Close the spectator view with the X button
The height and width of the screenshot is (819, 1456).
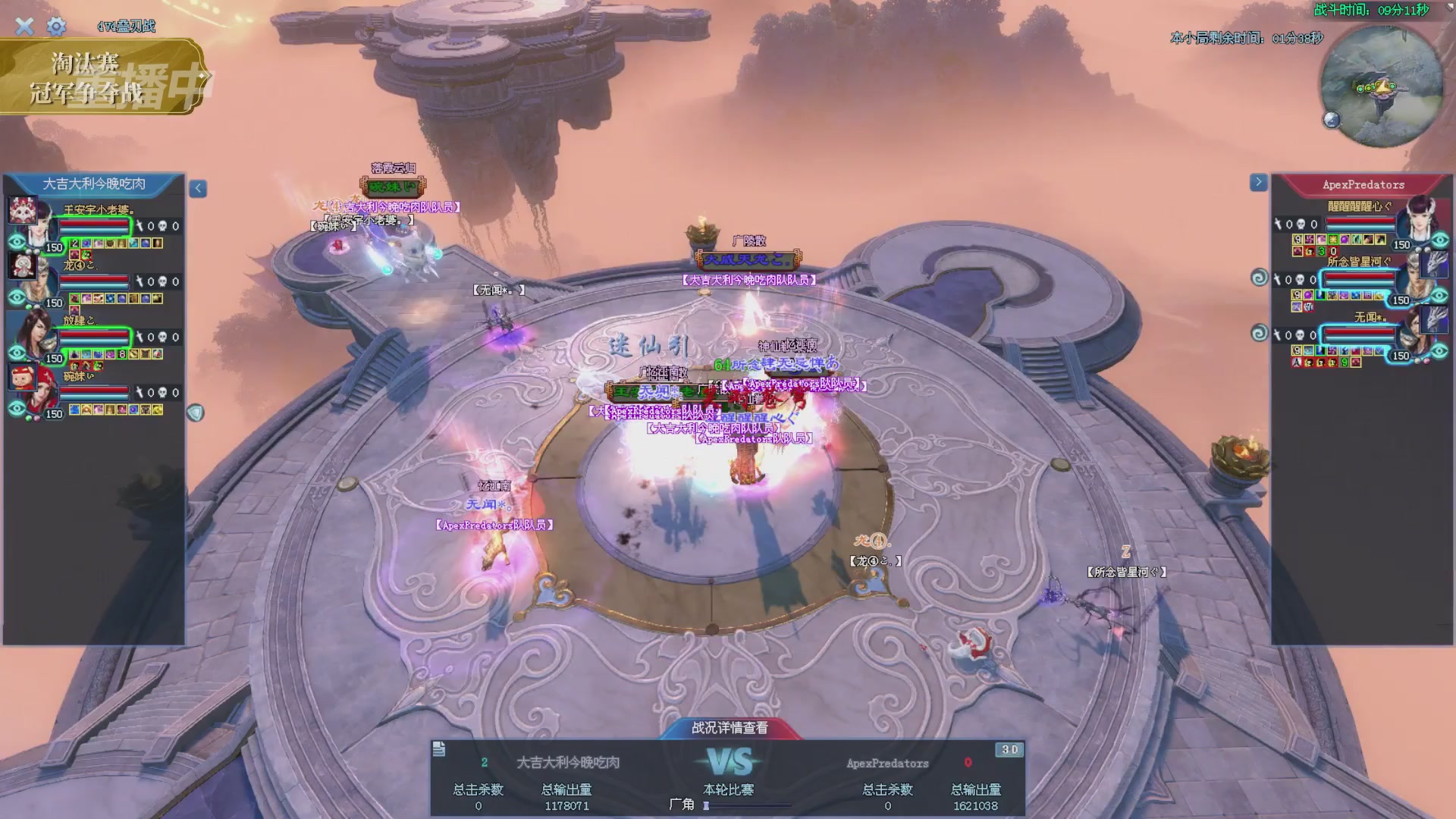pos(24,27)
